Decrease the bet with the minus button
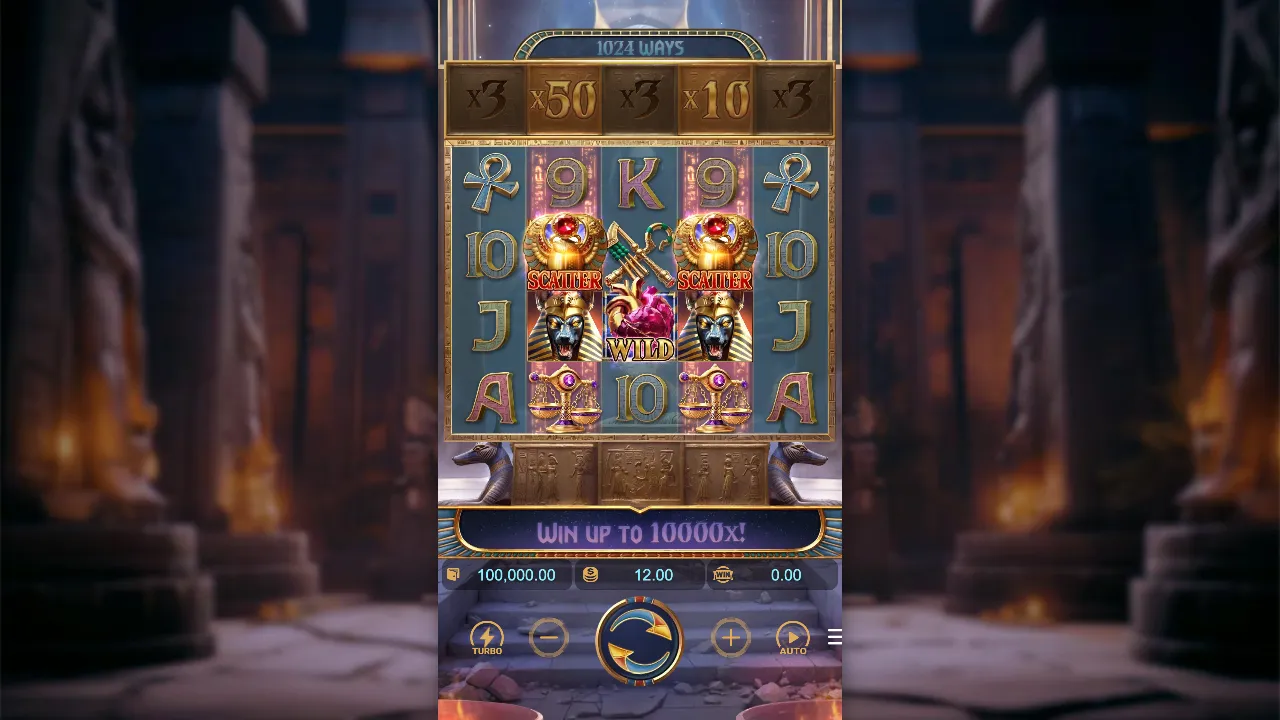 (x=549, y=637)
